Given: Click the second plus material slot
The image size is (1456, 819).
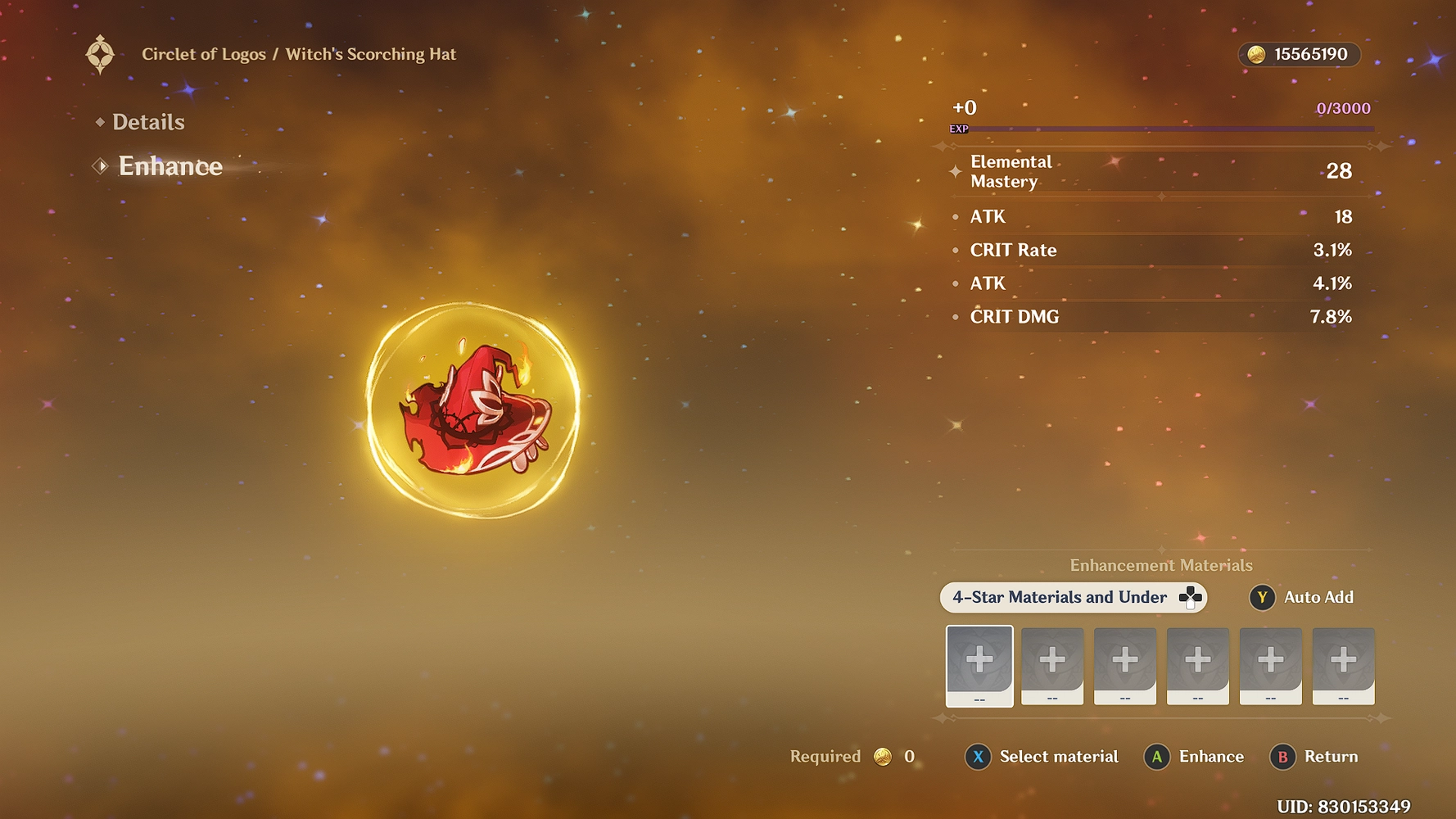Looking at the screenshot, I should 1052,665.
